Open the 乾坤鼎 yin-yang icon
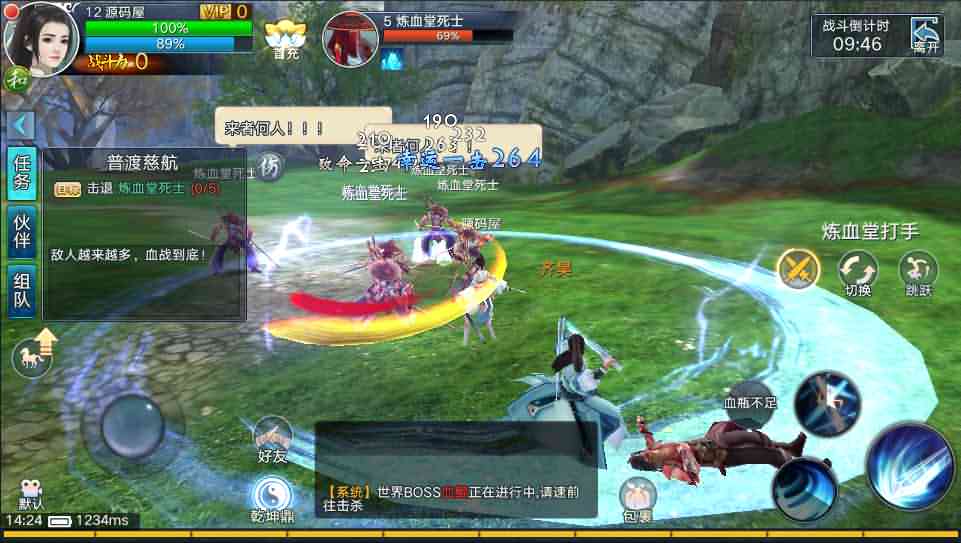Screen dimensions: 961x543 click(x=271, y=499)
